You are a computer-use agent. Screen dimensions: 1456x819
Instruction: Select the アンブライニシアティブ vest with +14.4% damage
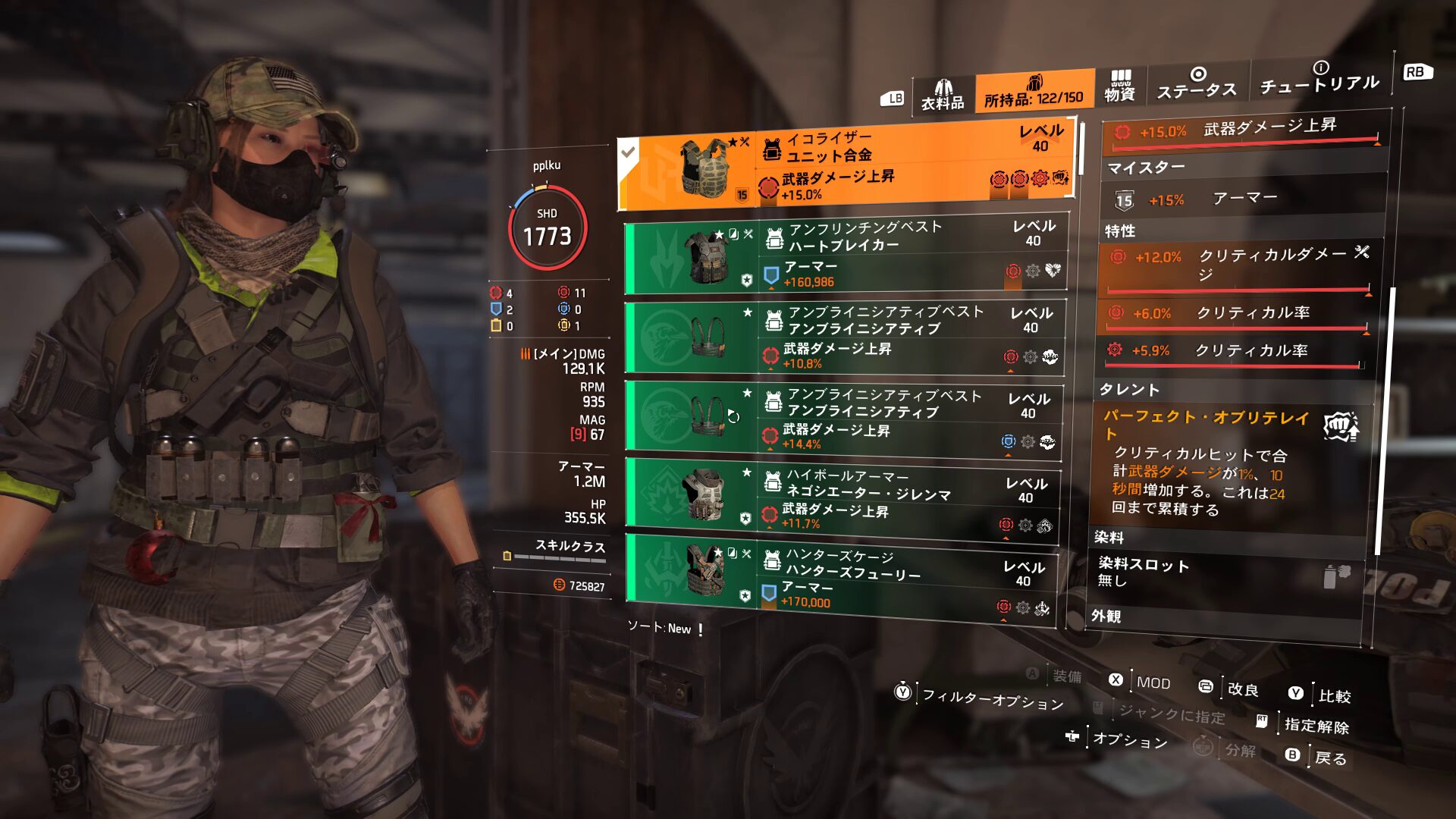tap(843, 417)
